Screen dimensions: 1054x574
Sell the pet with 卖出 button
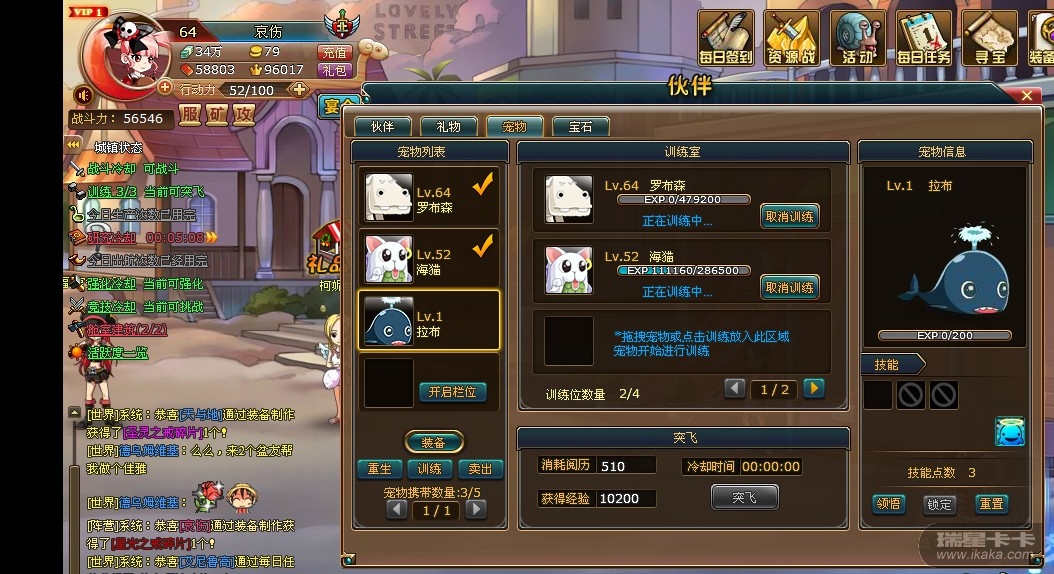coord(480,469)
